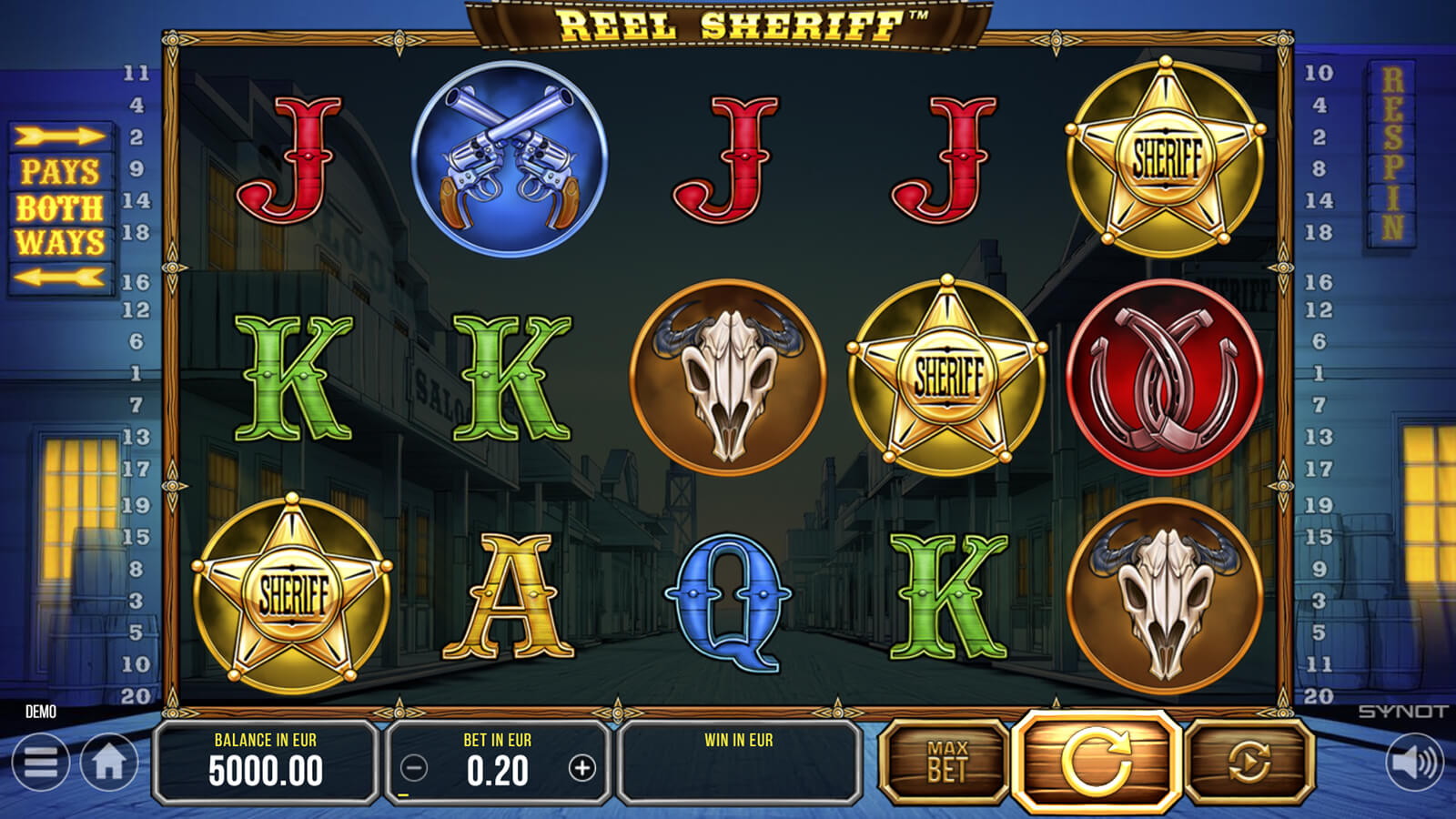1456x819 pixels.
Task: Set the maximum bet
Action: point(945,762)
